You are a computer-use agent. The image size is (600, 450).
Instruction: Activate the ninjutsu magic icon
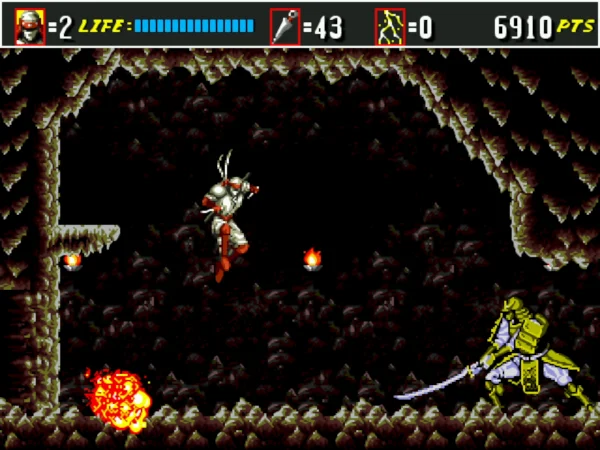389,26
